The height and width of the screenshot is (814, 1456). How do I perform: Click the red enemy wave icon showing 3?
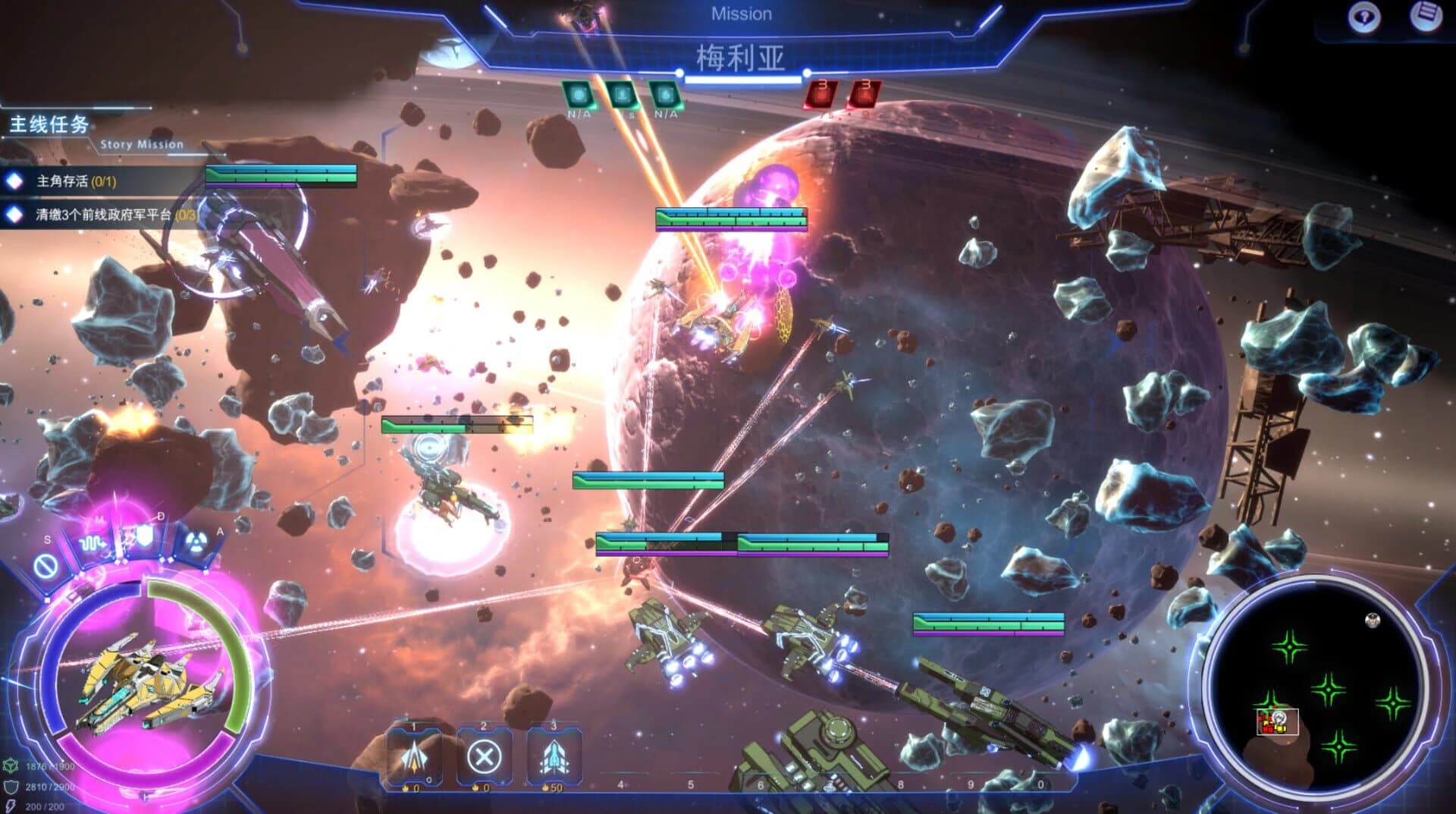point(821,95)
